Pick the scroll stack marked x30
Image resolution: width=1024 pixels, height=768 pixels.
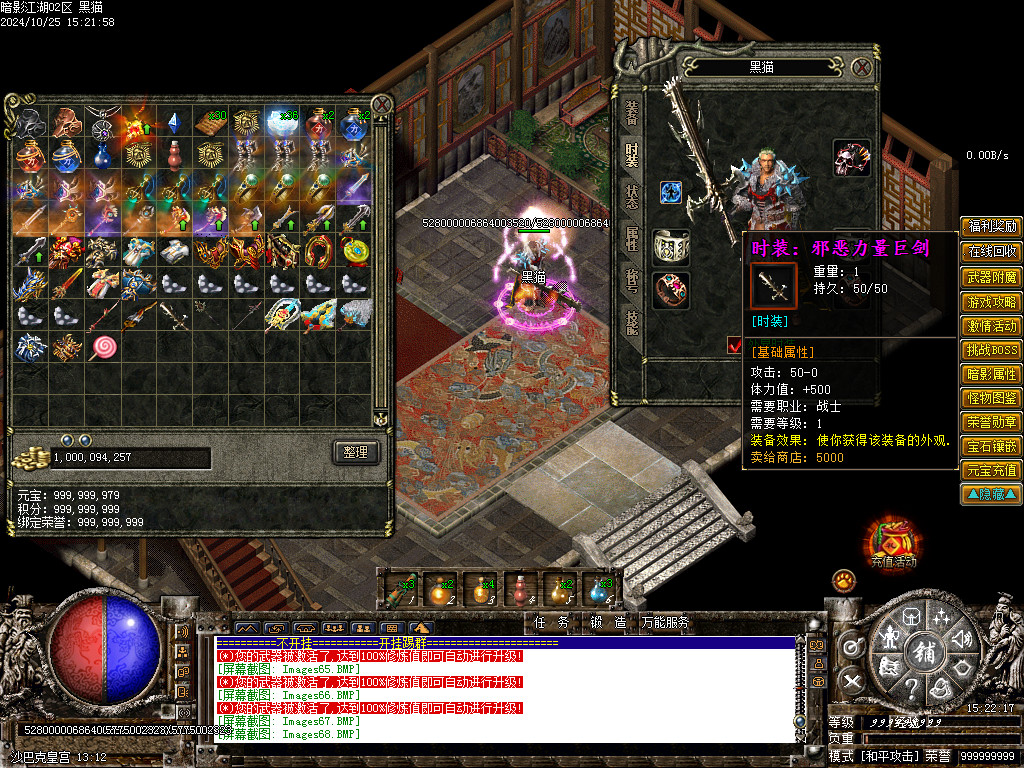(209, 123)
